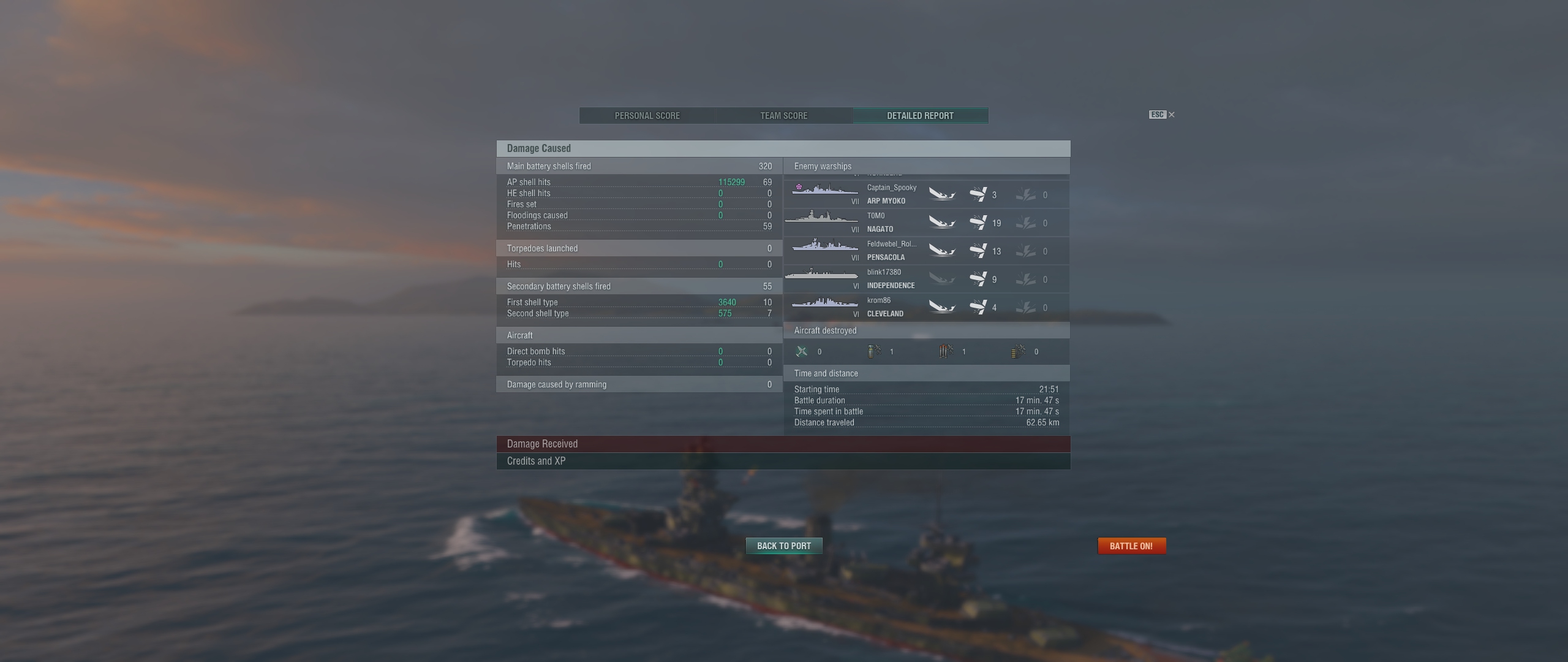
Task: Switch to the Personal Score tab
Action: [x=647, y=116]
